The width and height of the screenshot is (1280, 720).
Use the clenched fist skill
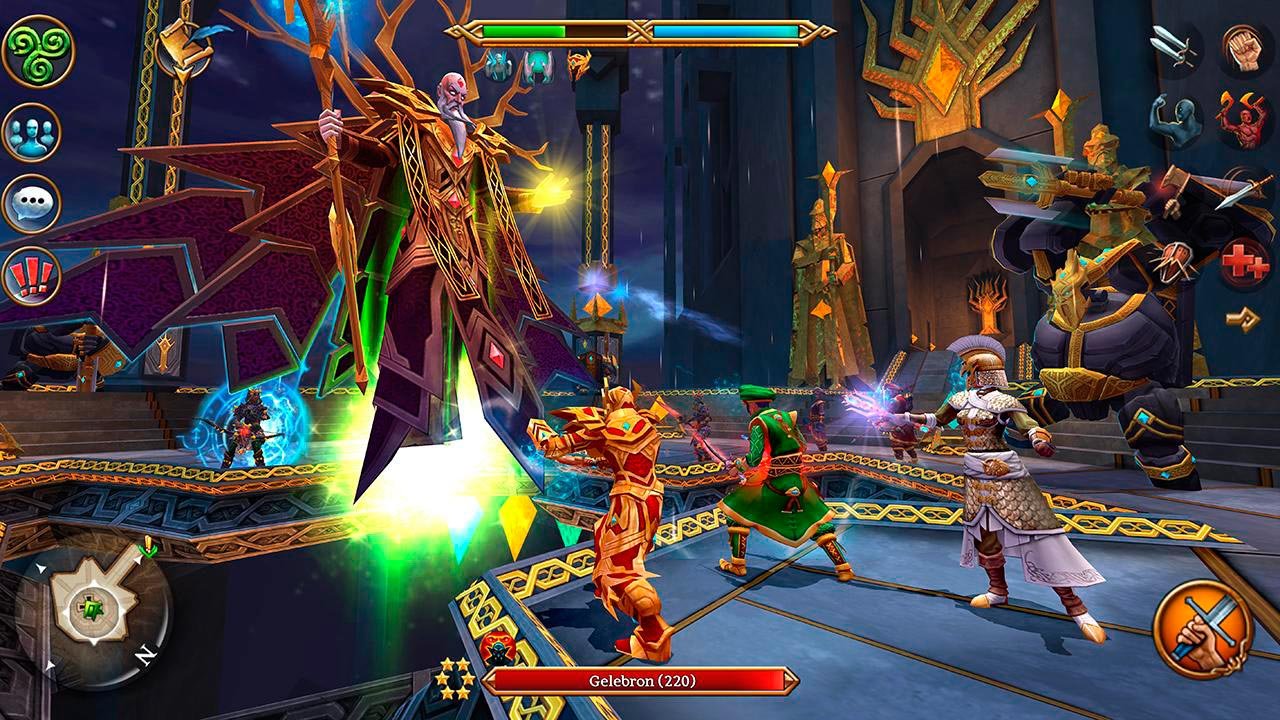[1245, 47]
